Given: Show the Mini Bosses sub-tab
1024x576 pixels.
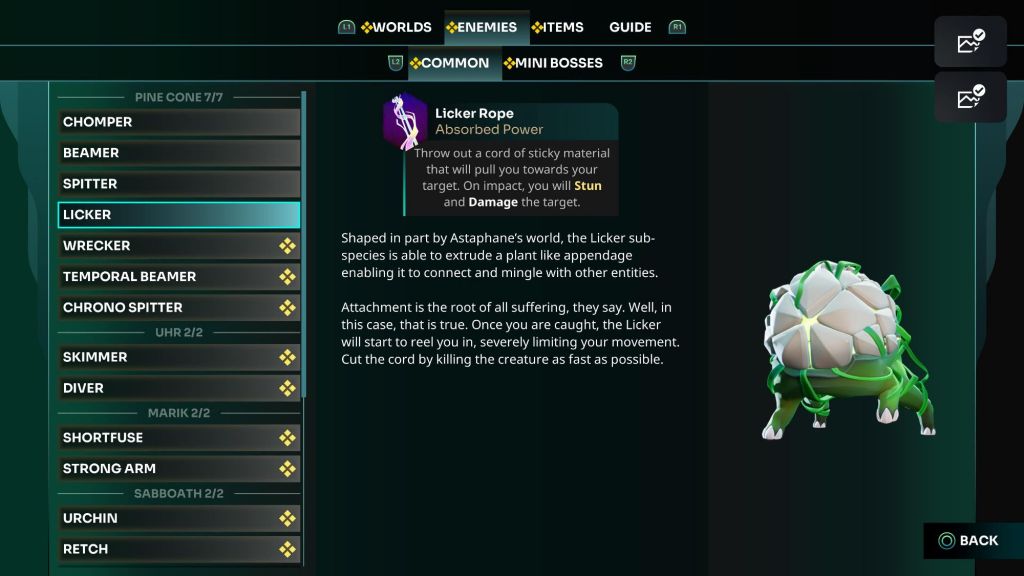Looking at the screenshot, I should tap(559, 63).
